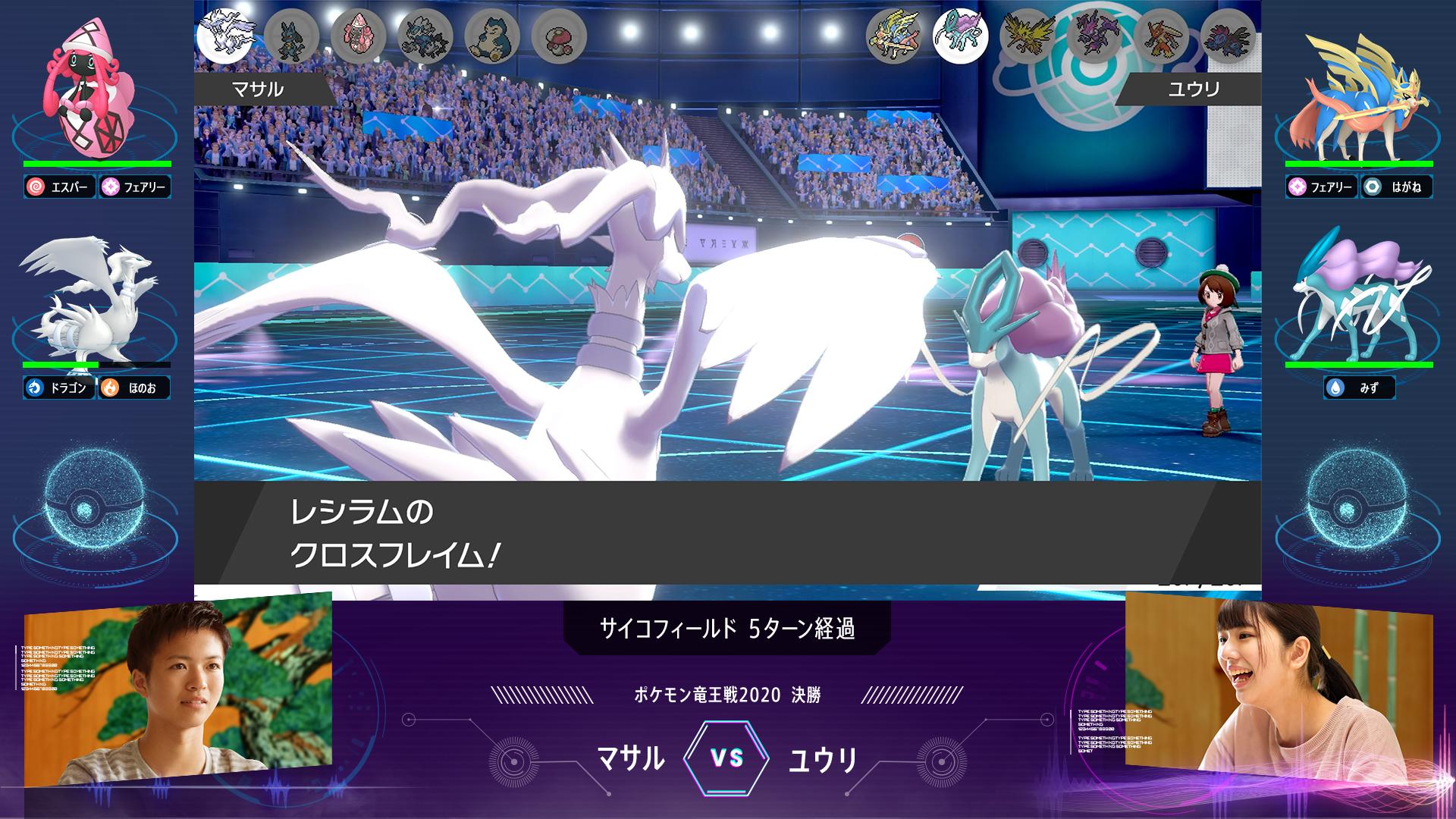
Task: Pick the pink Tapu Lele roster icon
Action: (x=359, y=36)
